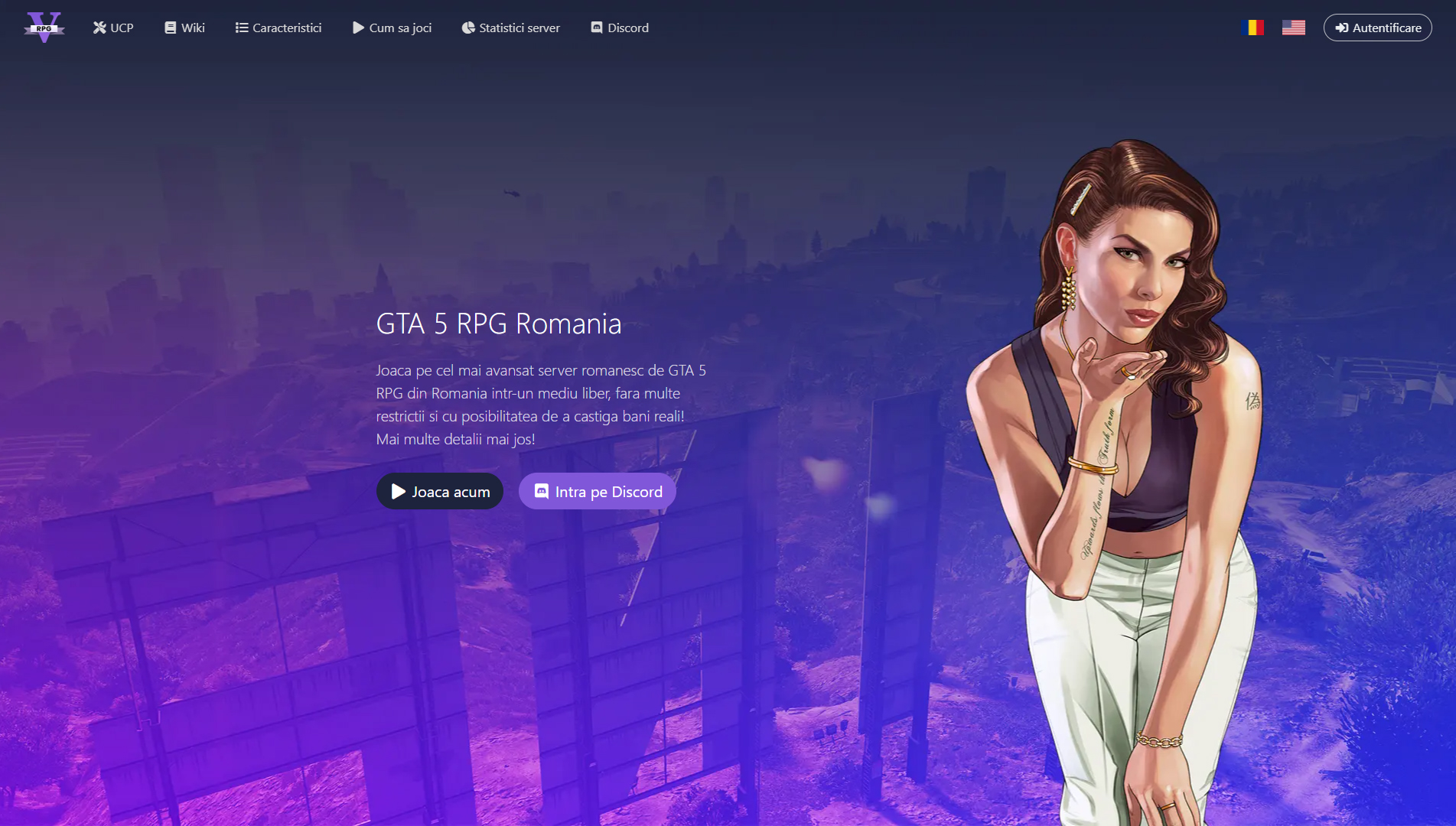The height and width of the screenshot is (826, 1456).
Task: Select the wrench icon beside UCP
Action: point(99,28)
